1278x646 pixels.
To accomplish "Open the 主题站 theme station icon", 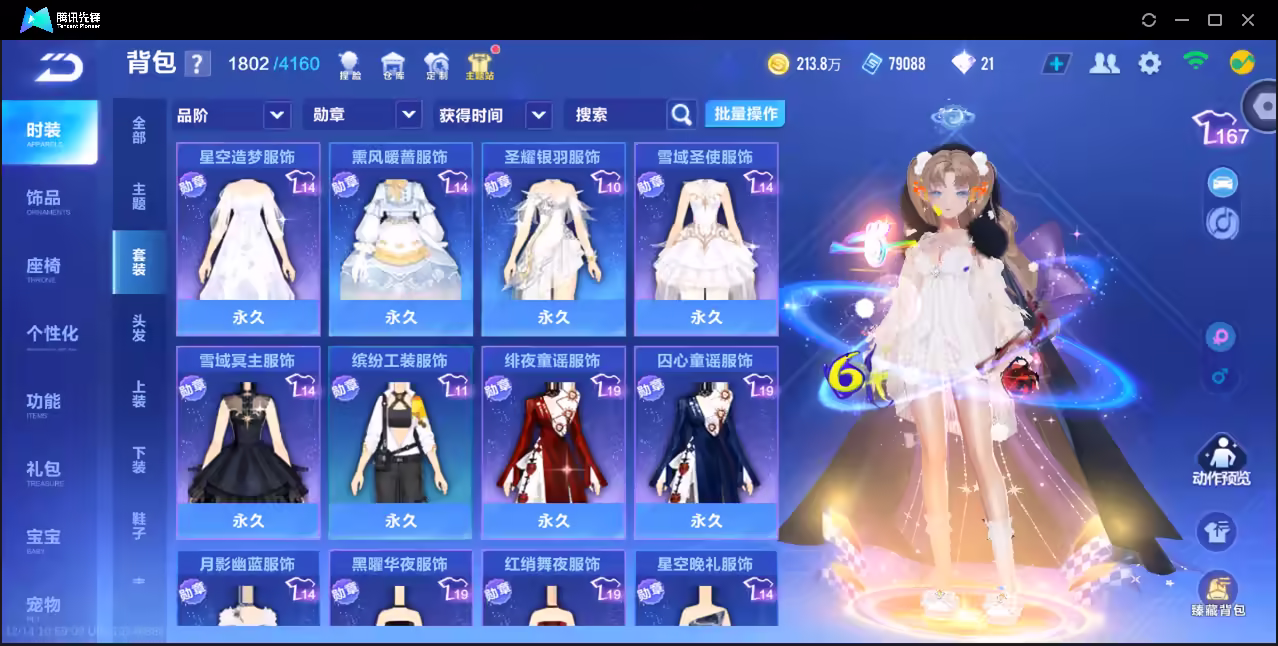I will (x=480, y=65).
